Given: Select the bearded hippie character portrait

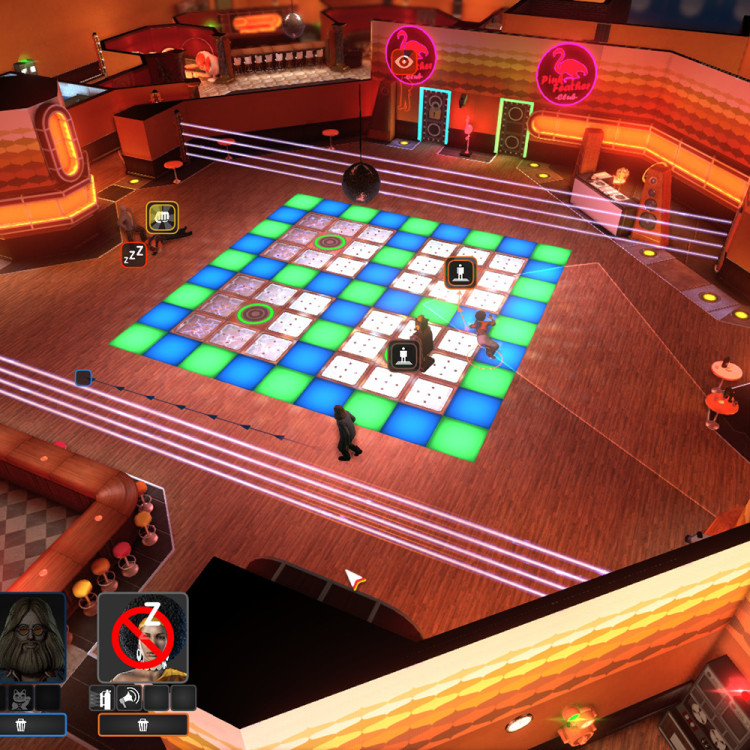Looking at the screenshot, I should click(31, 636).
